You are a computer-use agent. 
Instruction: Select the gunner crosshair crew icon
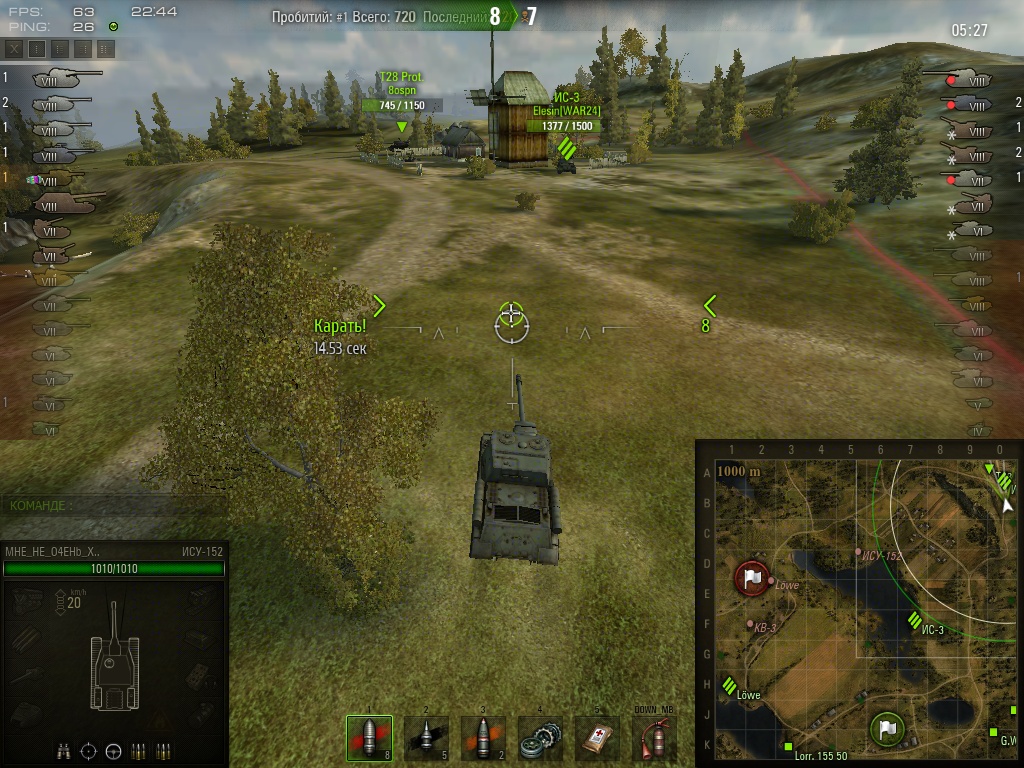pos(89,750)
